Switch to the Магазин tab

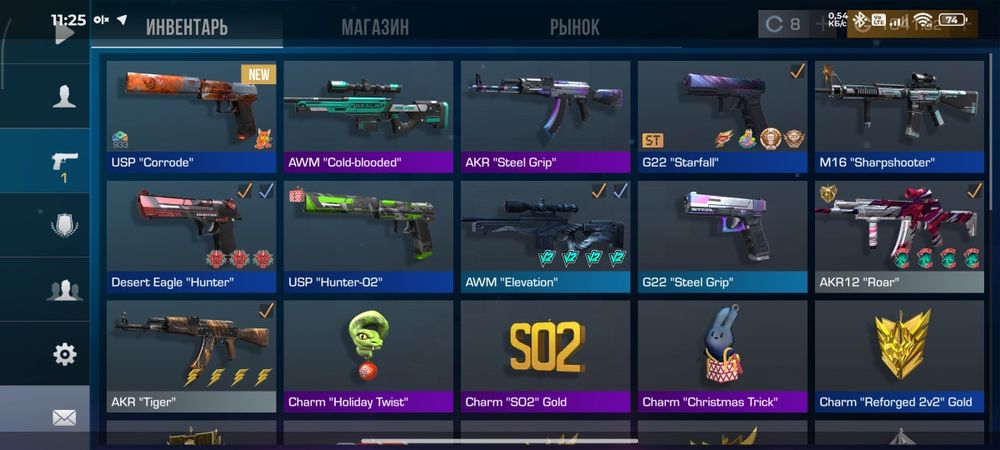click(375, 27)
